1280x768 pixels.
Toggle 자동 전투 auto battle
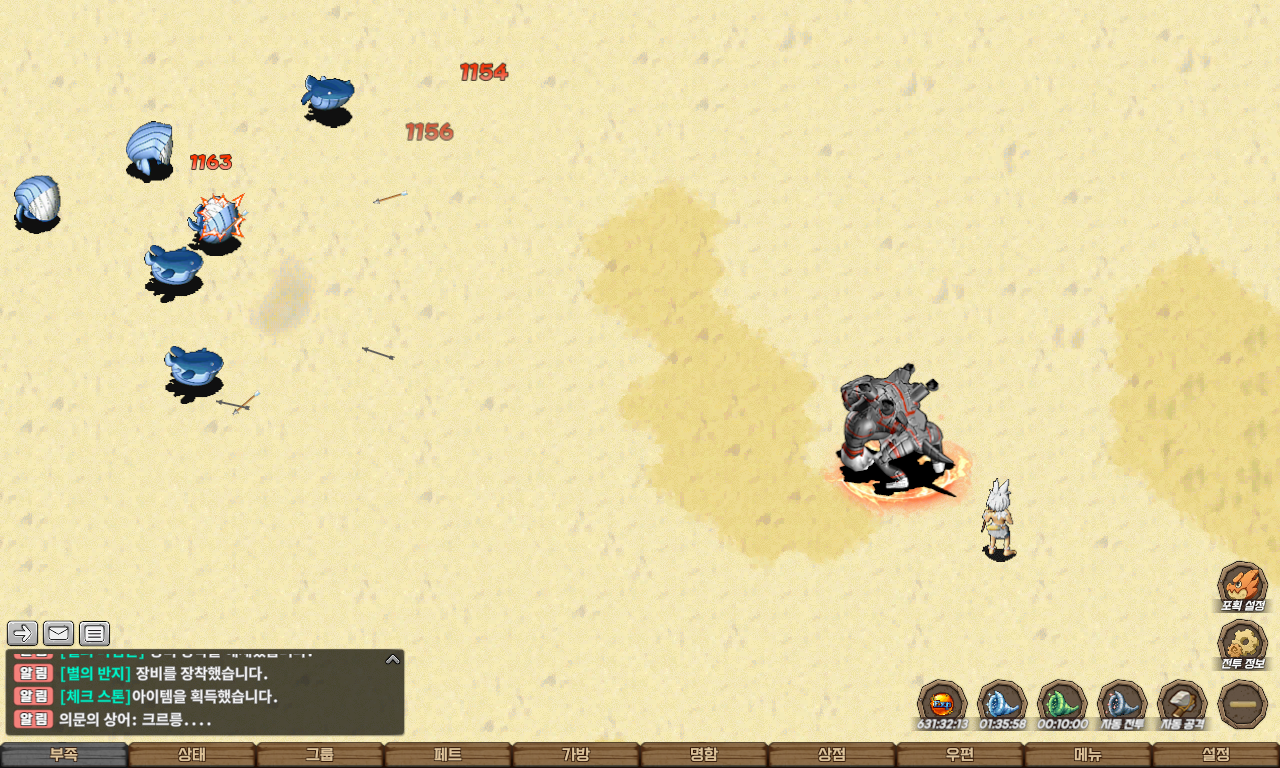point(1122,703)
